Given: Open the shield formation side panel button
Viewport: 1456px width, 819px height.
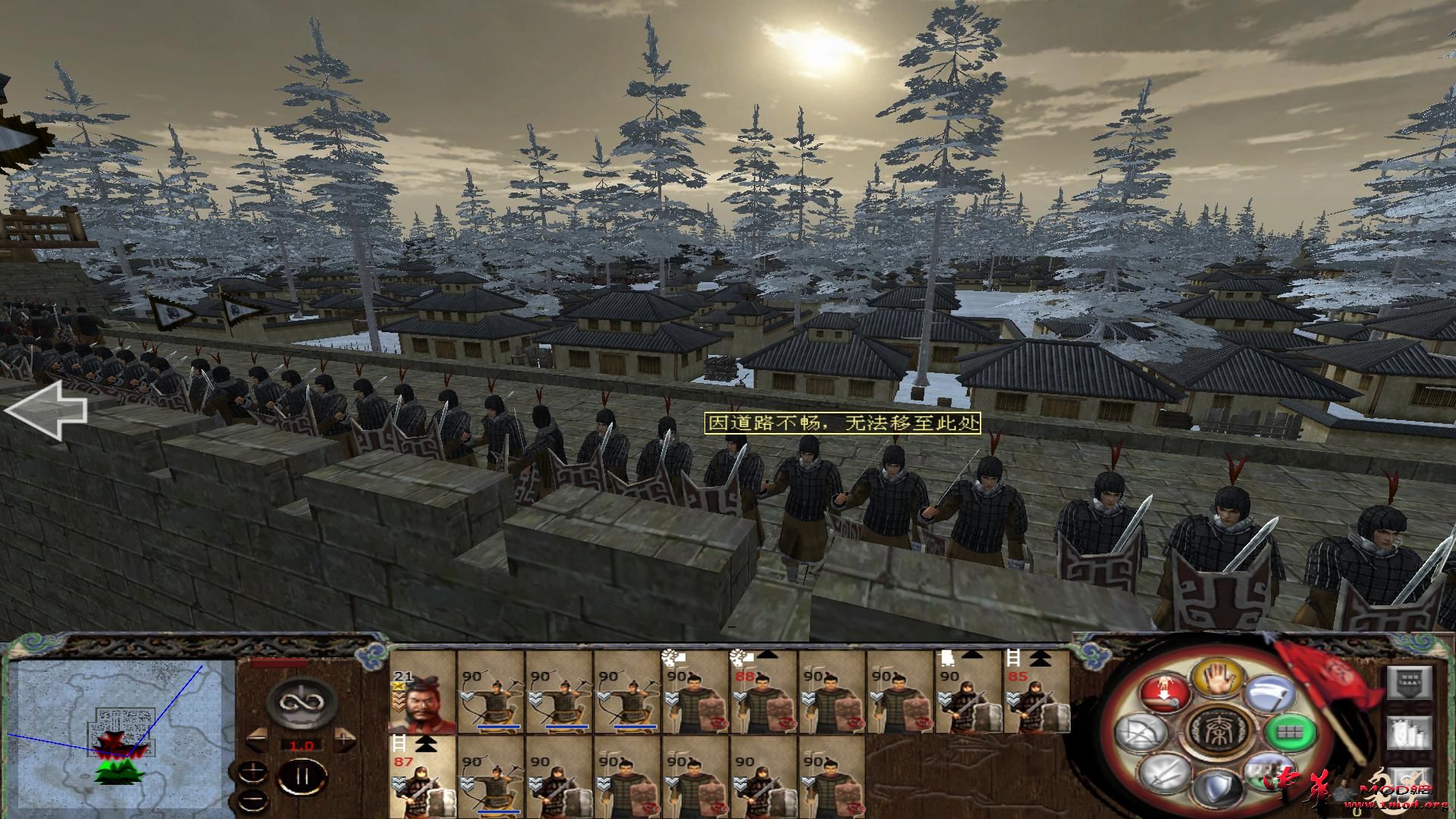Looking at the screenshot, I should [x=1410, y=684].
